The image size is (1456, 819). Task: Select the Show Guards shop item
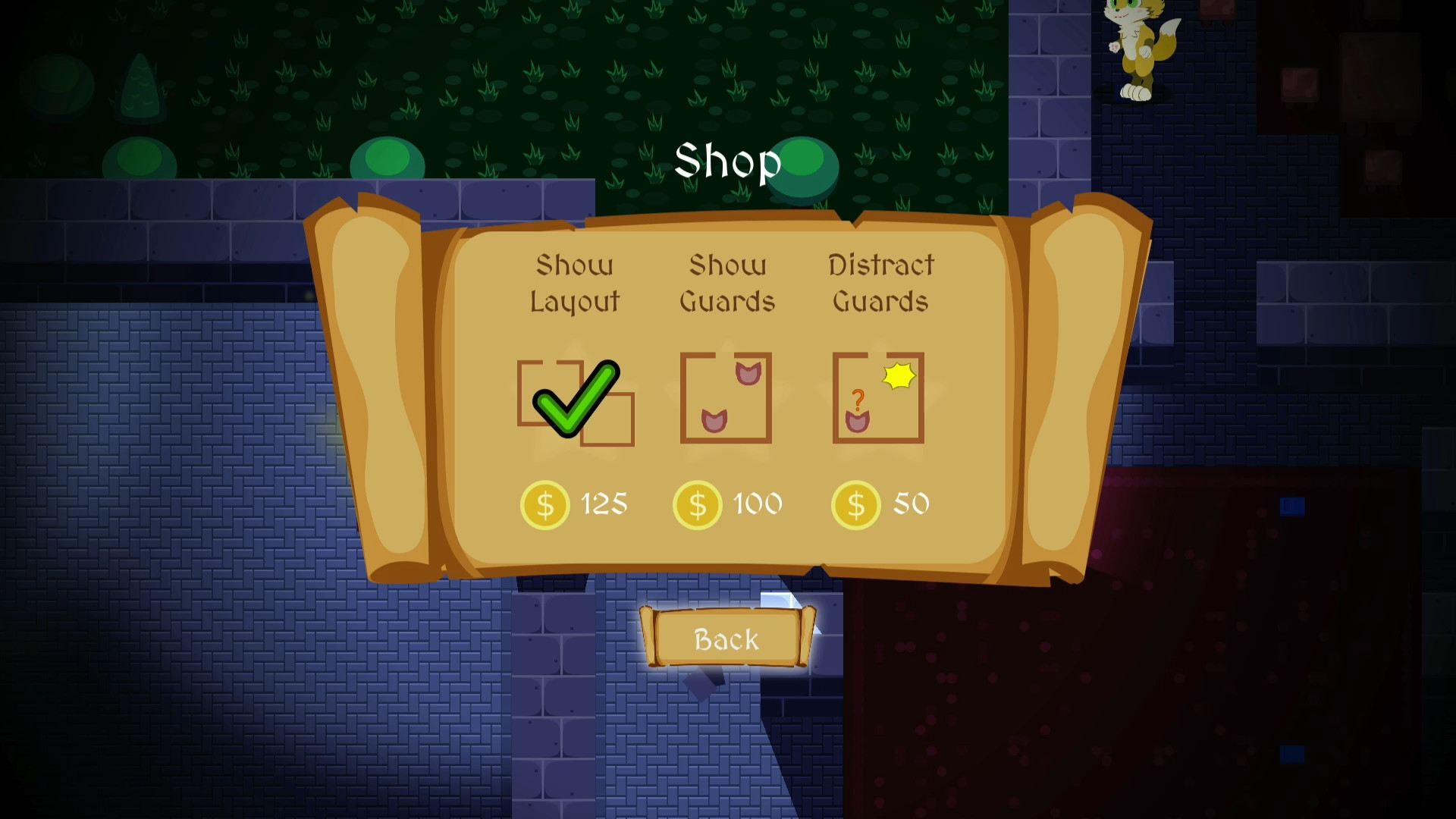coord(726,398)
